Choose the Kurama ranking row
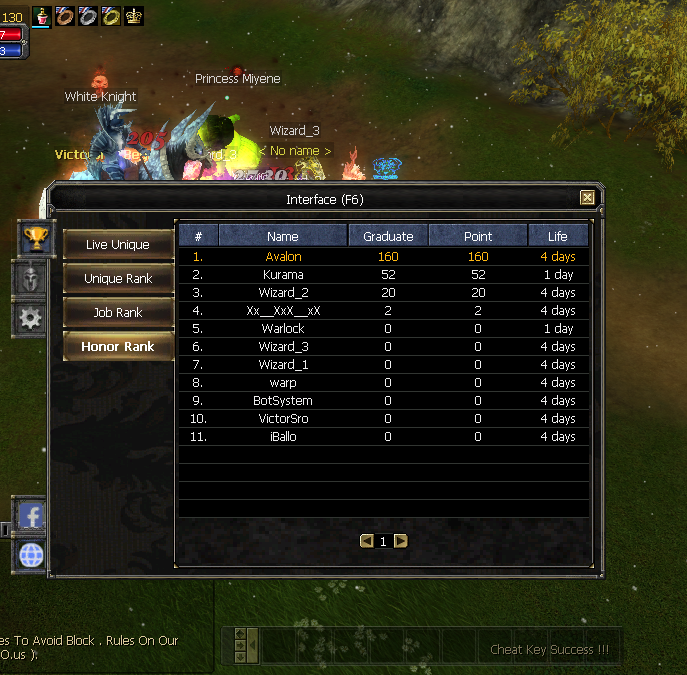 click(283, 275)
